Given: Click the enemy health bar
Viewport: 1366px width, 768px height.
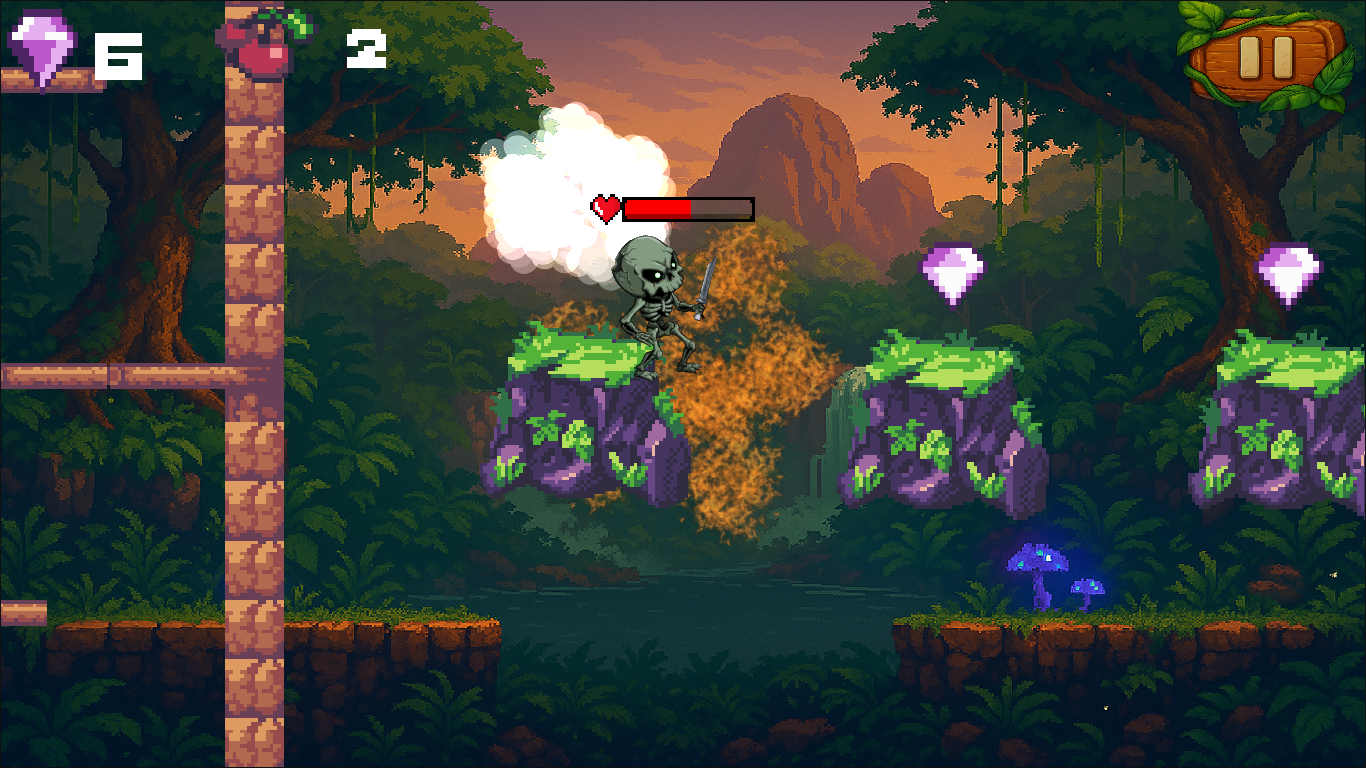Looking at the screenshot, I should pyautogui.click(x=687, y=206).
